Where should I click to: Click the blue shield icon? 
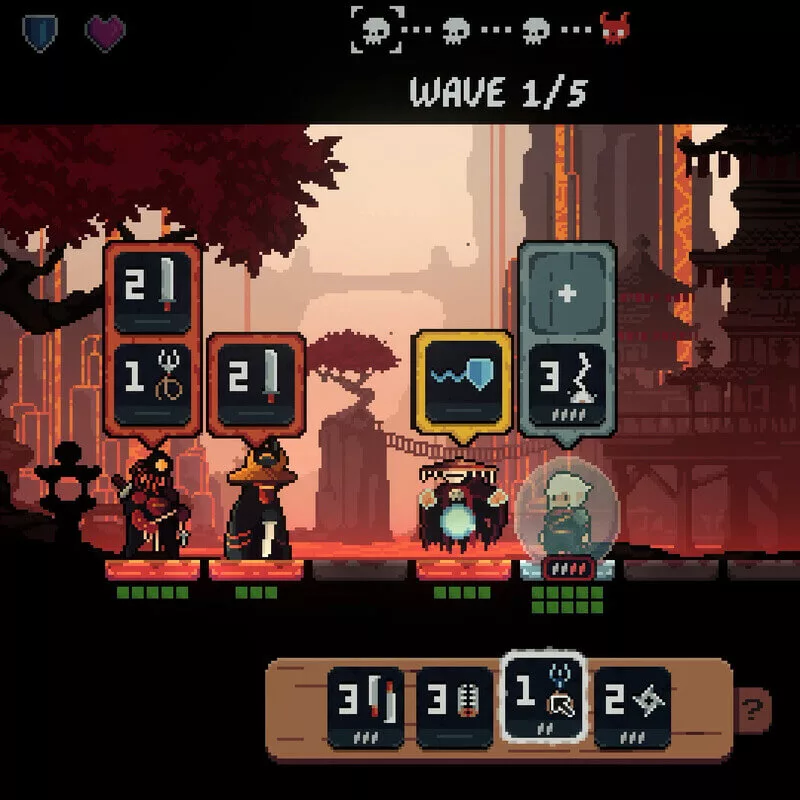point(40,33)
